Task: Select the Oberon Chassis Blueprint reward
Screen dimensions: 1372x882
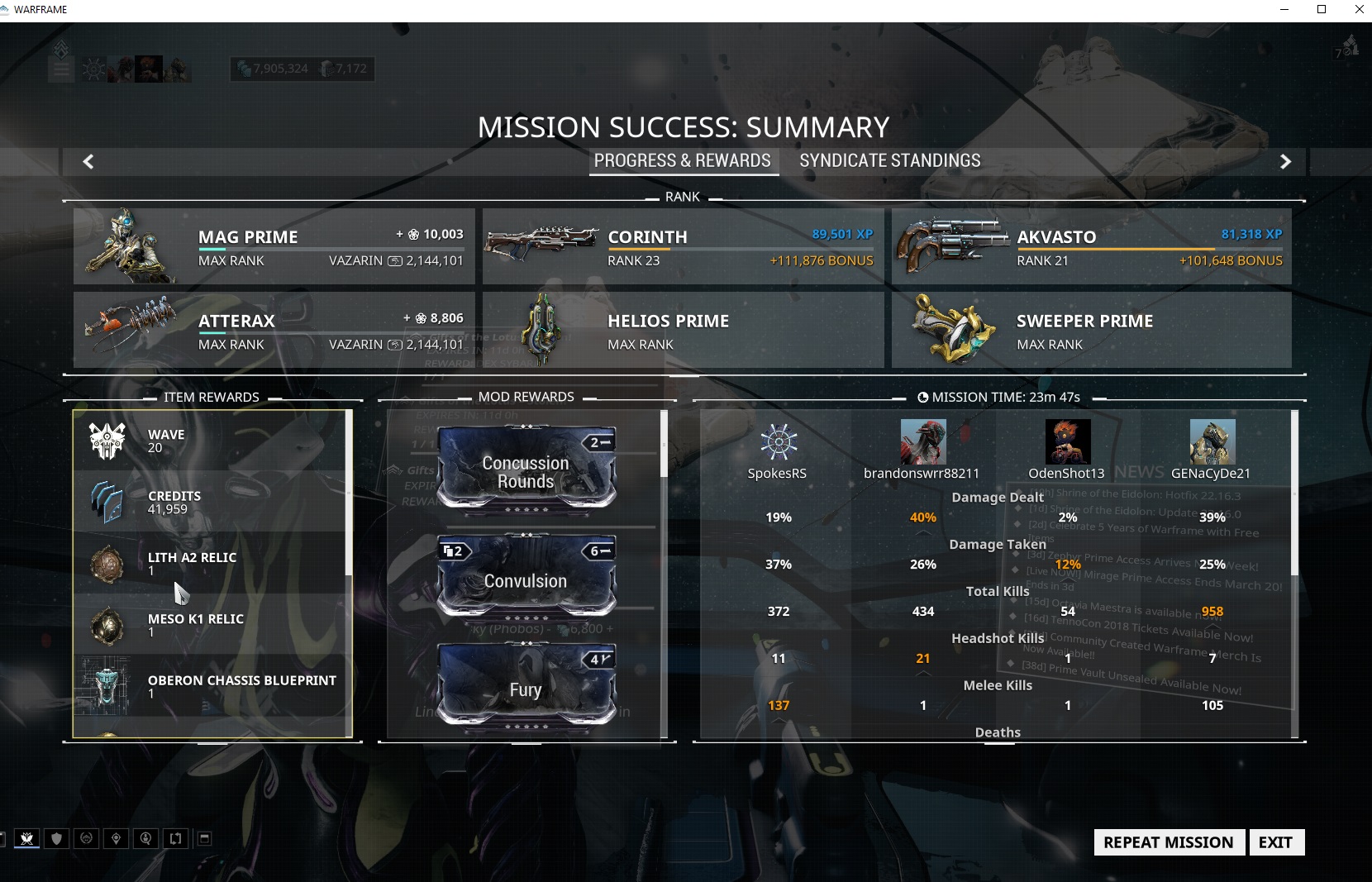Action: coord(210,686)
